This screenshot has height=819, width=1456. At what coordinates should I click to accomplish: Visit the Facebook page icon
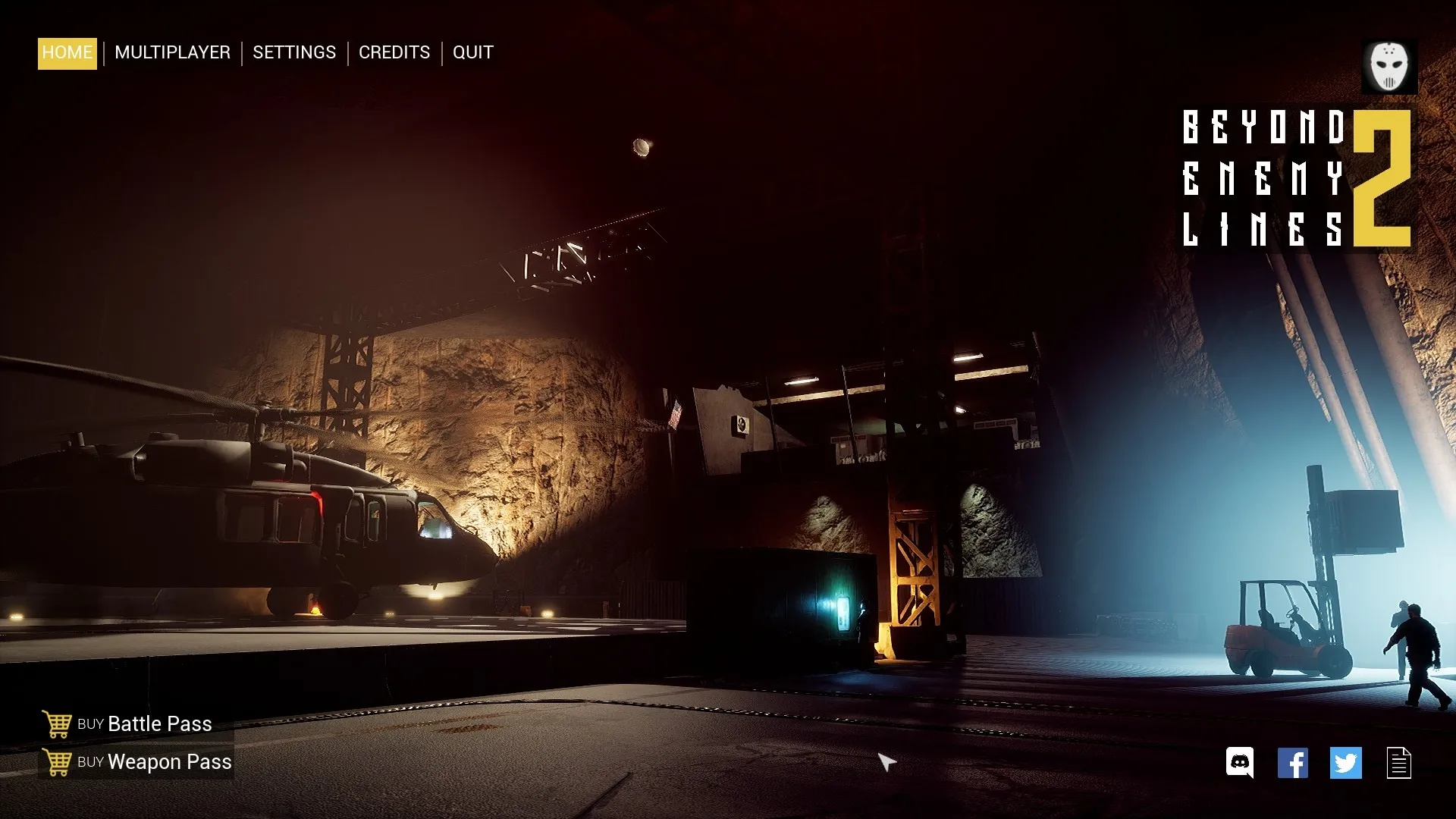[1293, 763]
